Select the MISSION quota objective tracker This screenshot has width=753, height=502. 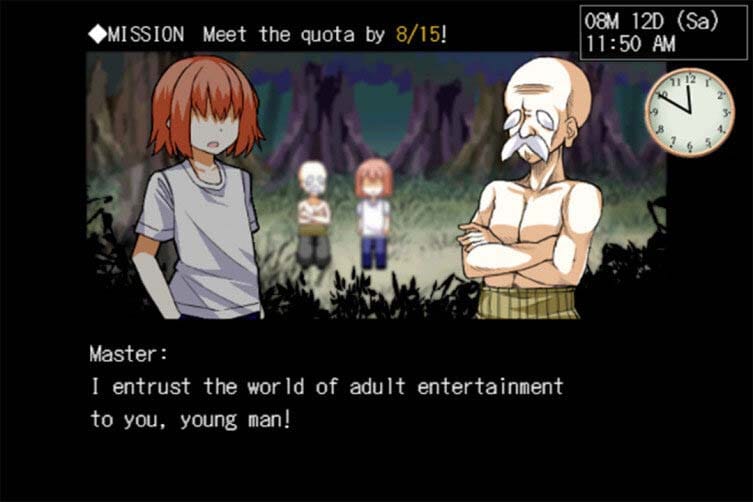point(267,34)
